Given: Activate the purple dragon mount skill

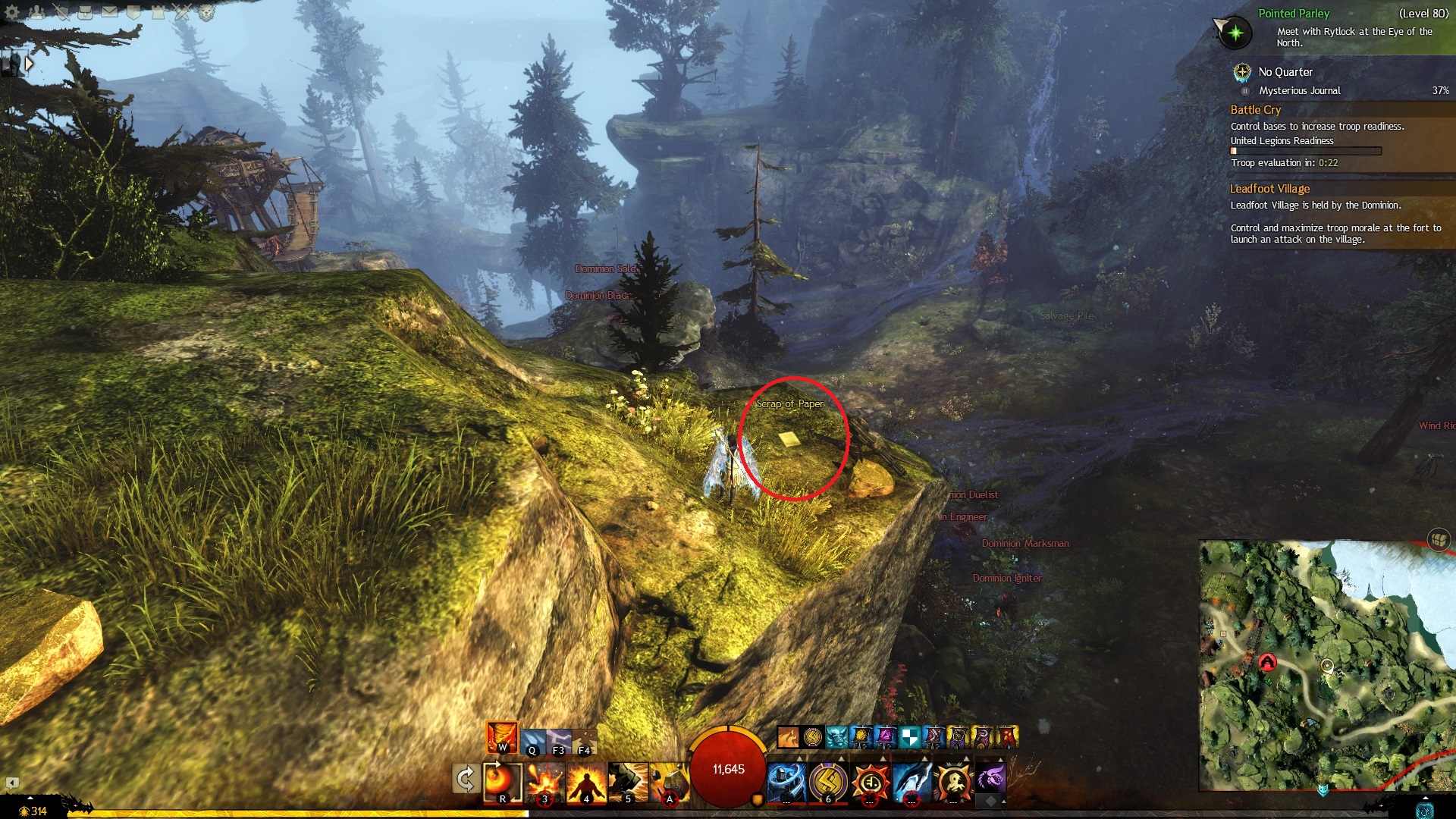Looking at the screenshot, I should (x=990, y=778).
